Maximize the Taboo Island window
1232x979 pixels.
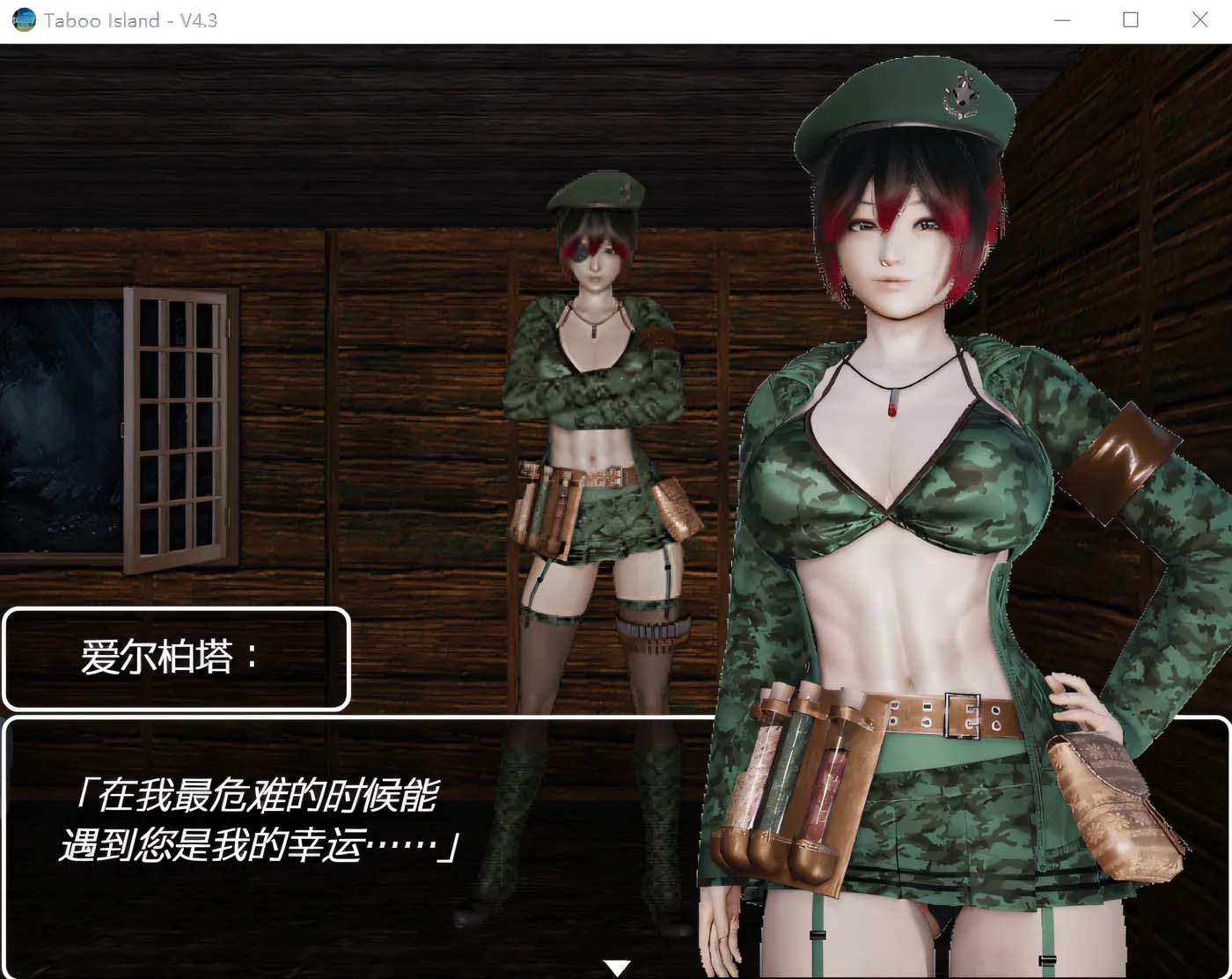point(1130,19)
